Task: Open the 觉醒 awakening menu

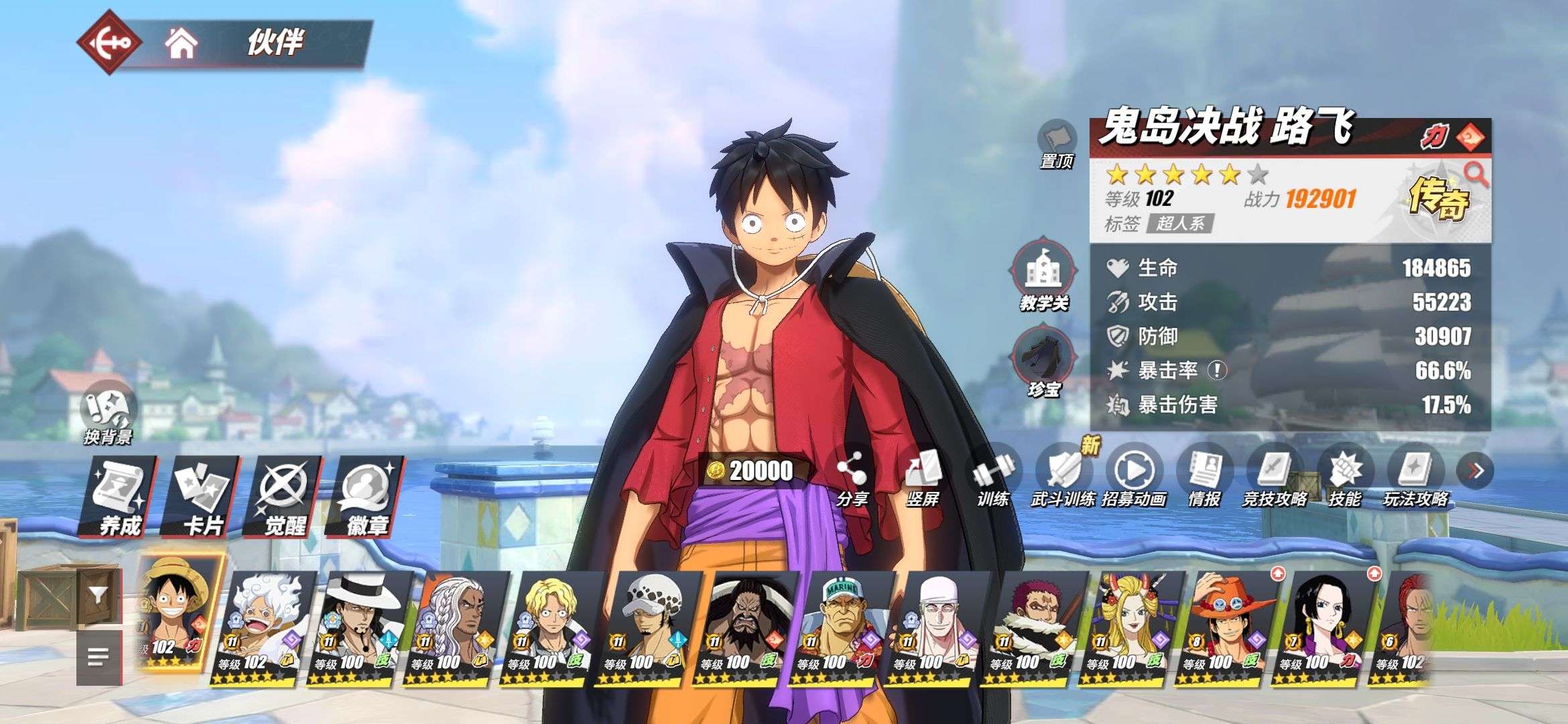Action: (x=284, y=496)
